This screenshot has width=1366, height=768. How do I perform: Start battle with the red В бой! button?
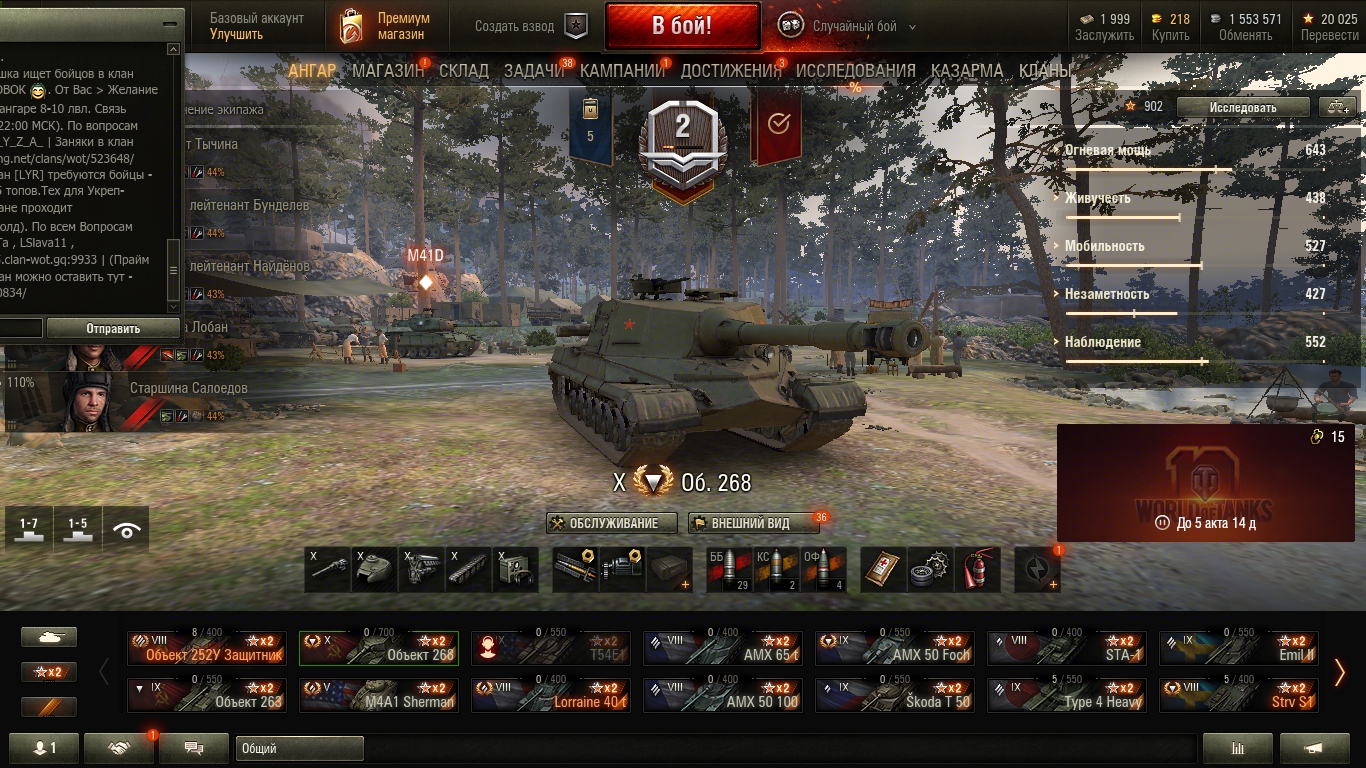(682, 26)
